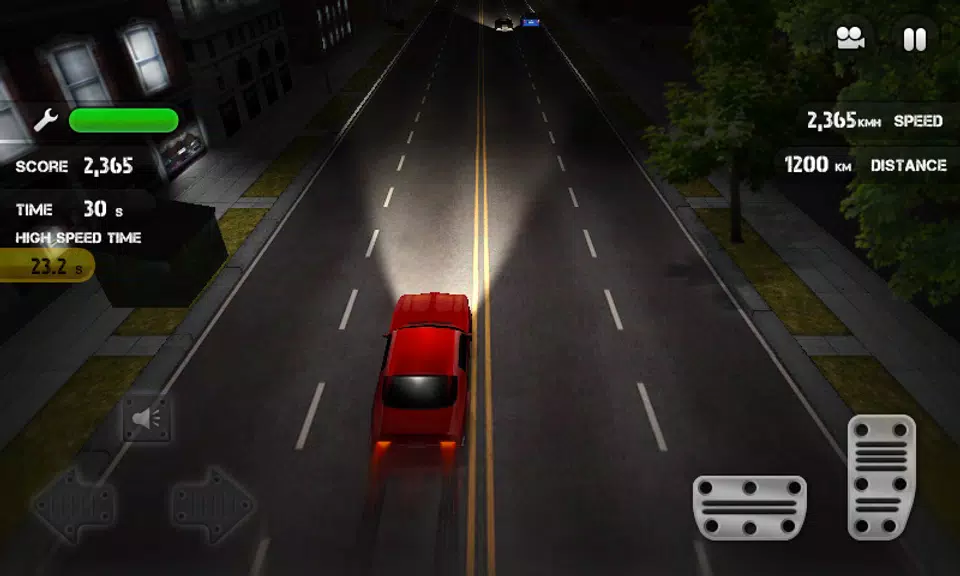Pause the race
The image size is (960, 576).
click(914, 39)
